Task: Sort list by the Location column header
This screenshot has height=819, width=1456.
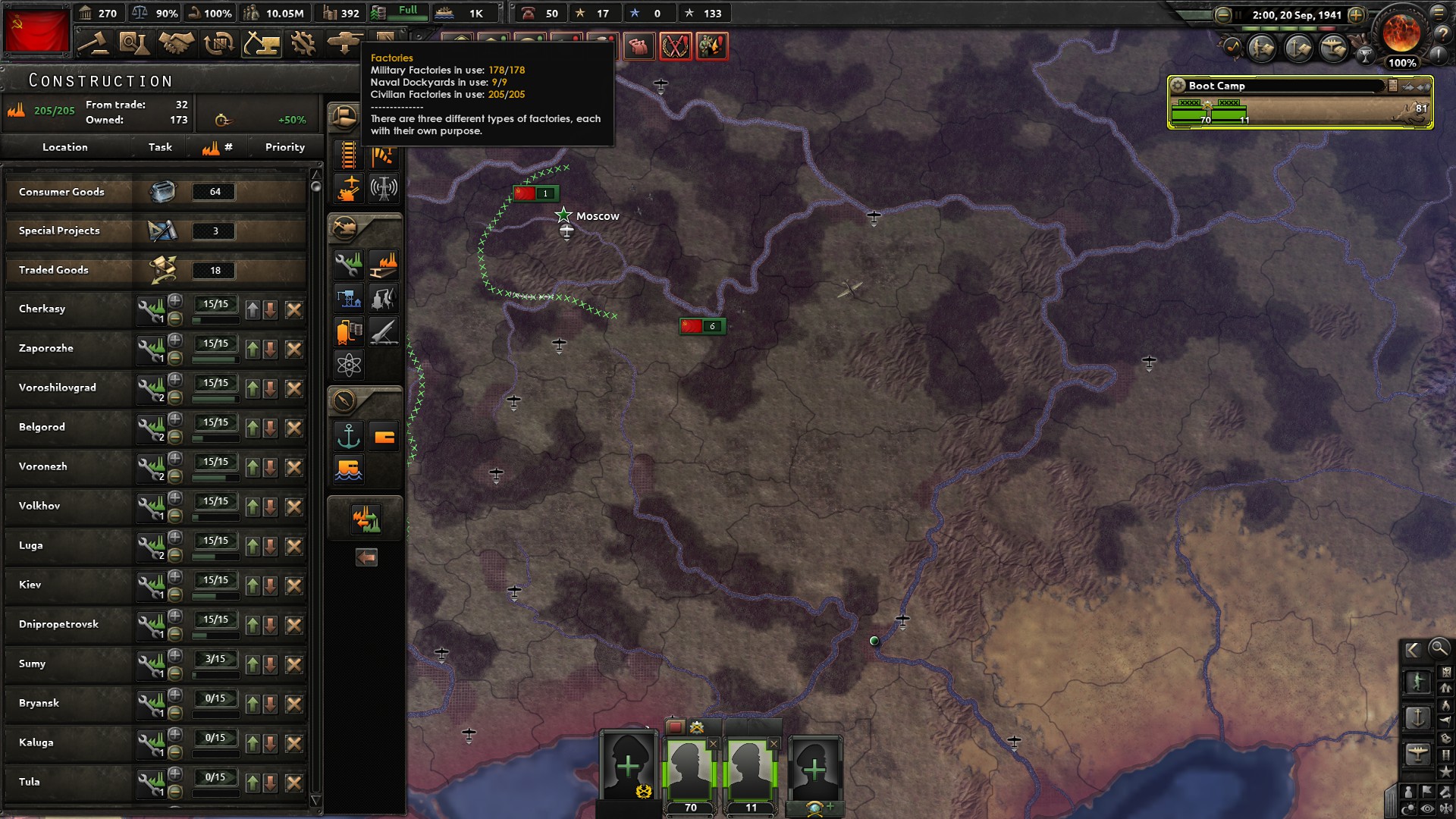Action: click(x=64, y=146)
